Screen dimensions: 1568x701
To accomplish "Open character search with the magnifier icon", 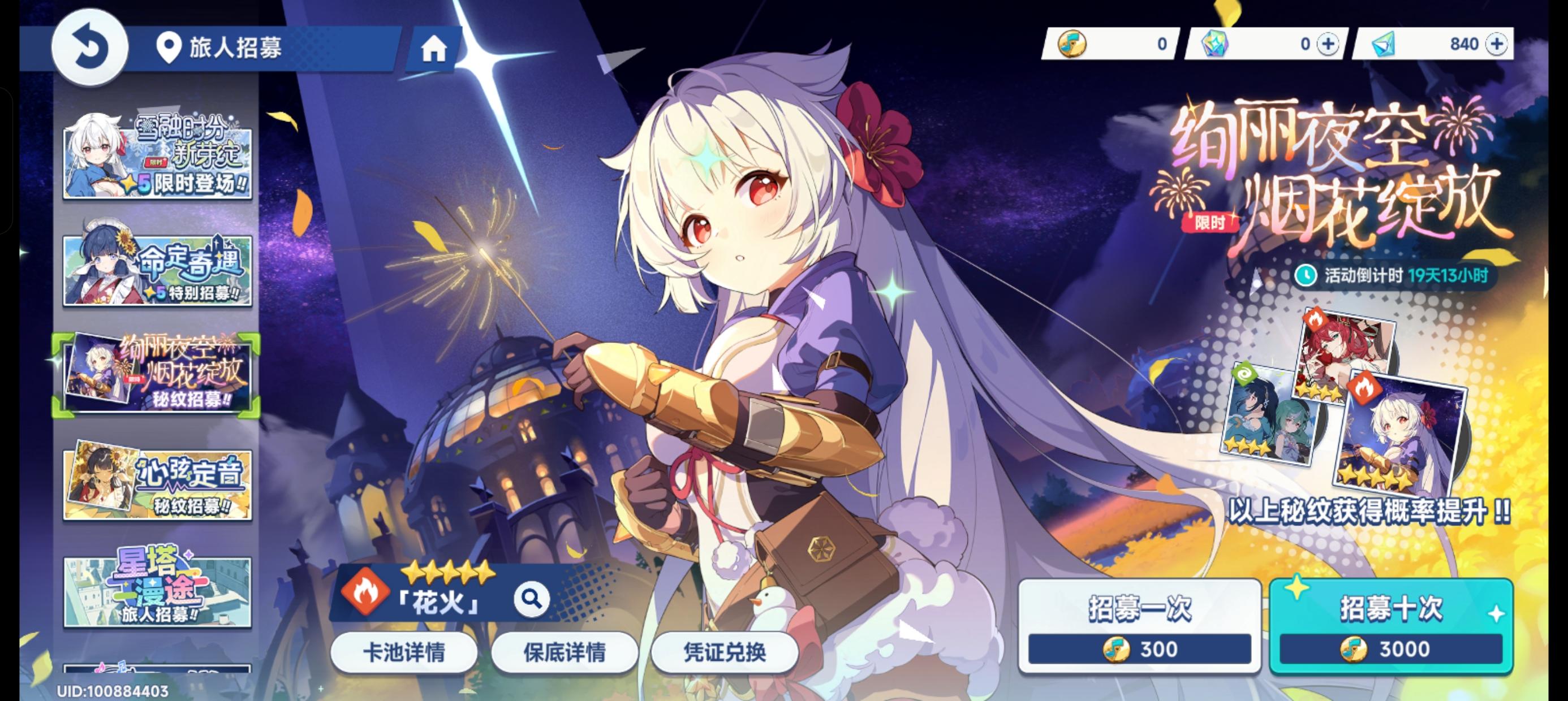I will [533, 599].
